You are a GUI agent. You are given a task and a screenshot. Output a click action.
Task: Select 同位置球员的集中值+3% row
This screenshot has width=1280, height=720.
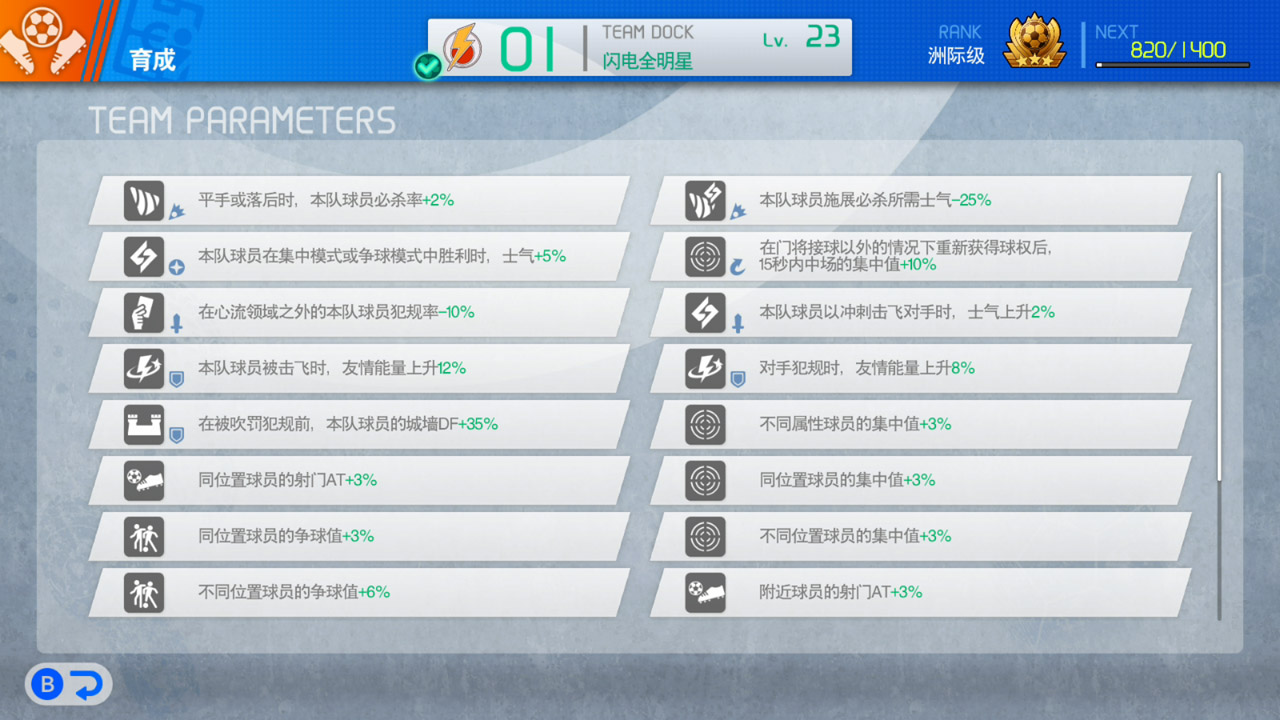920,480
